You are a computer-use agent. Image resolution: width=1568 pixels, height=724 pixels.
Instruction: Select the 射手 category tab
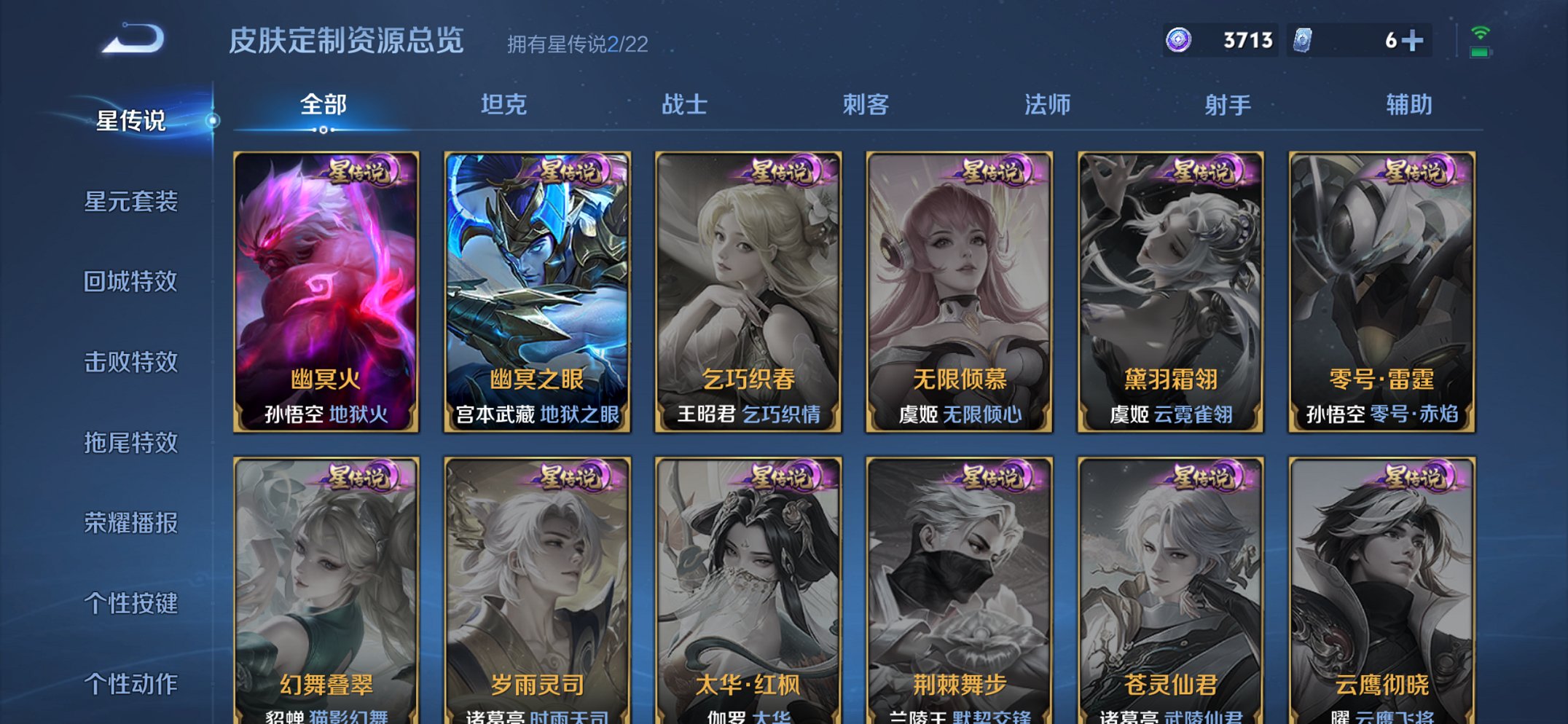click(1226, 105)
